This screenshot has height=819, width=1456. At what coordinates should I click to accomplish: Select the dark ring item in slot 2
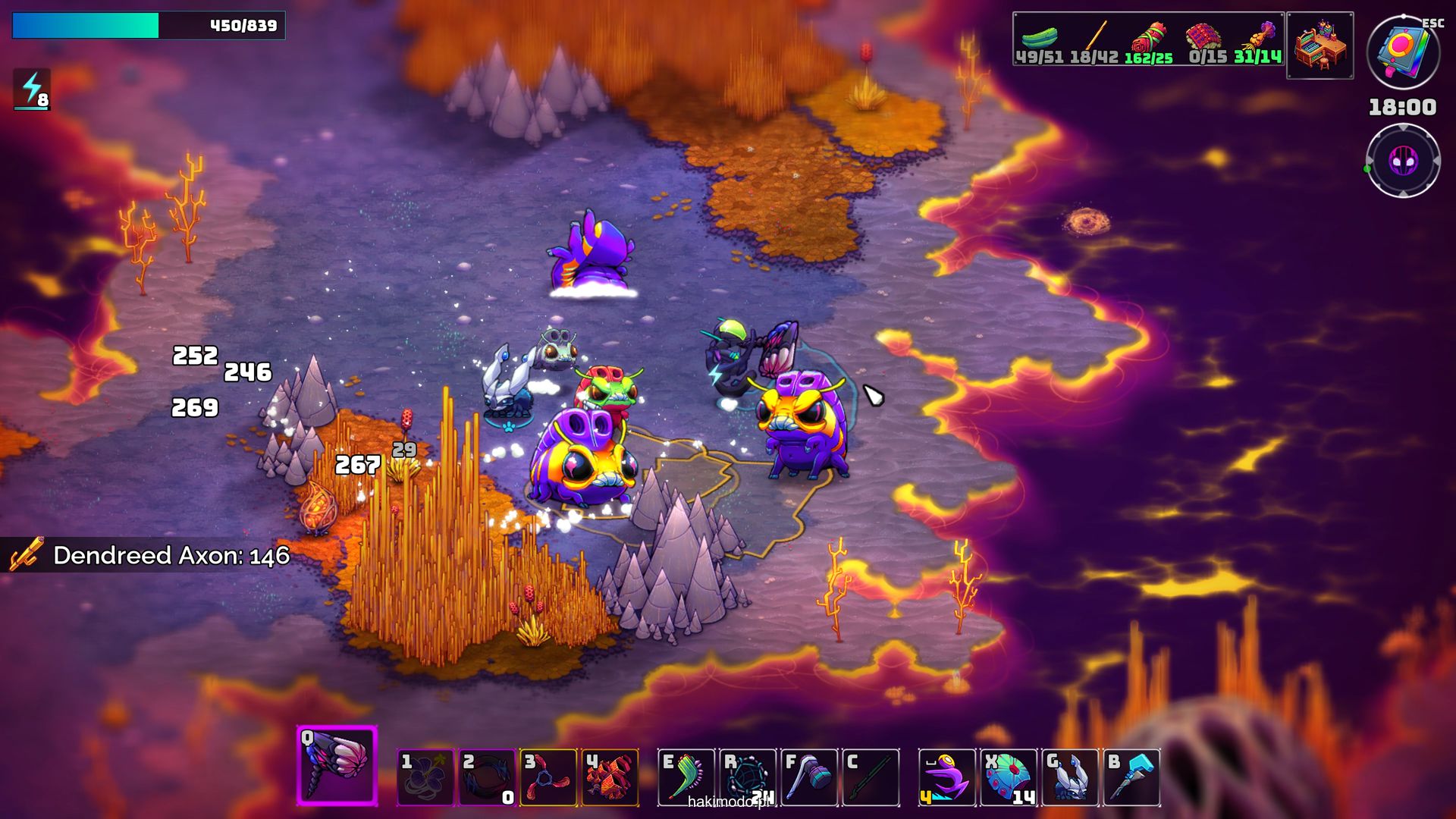pyautogui.click(x=488, y=777)
